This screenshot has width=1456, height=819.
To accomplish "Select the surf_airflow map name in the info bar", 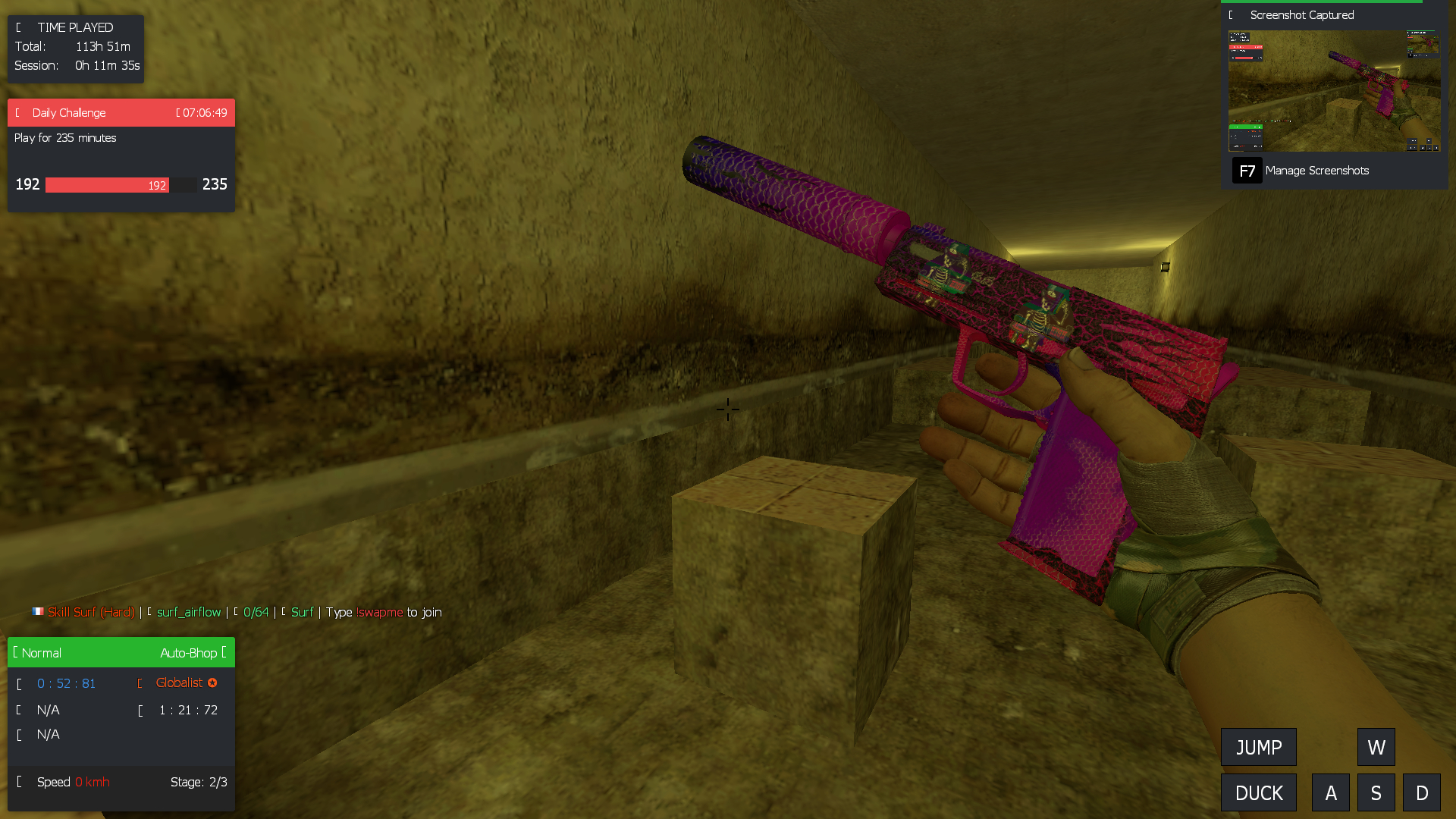I will point(188,612).
